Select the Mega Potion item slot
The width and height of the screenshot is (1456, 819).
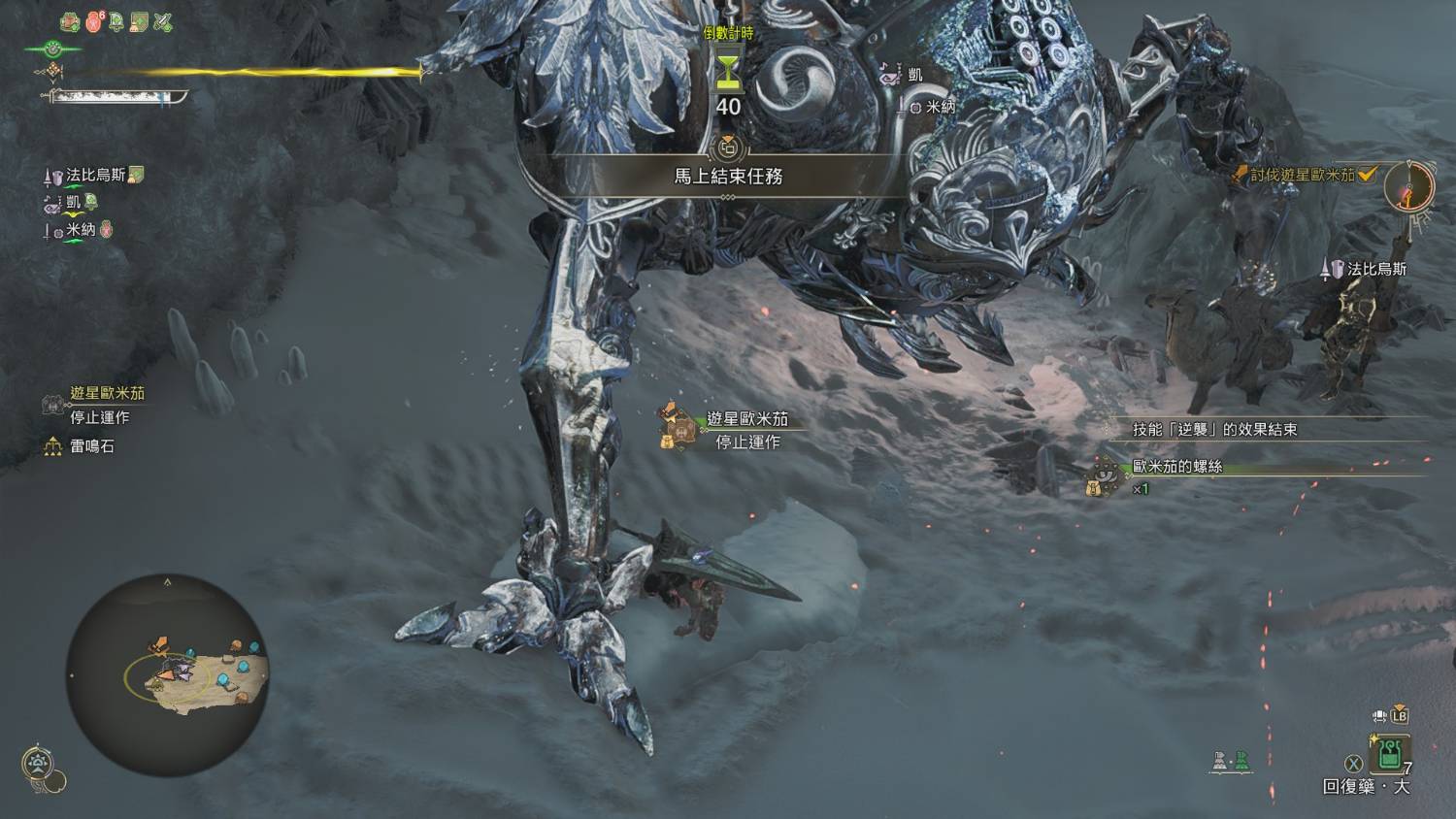[x=1390, y=753]
